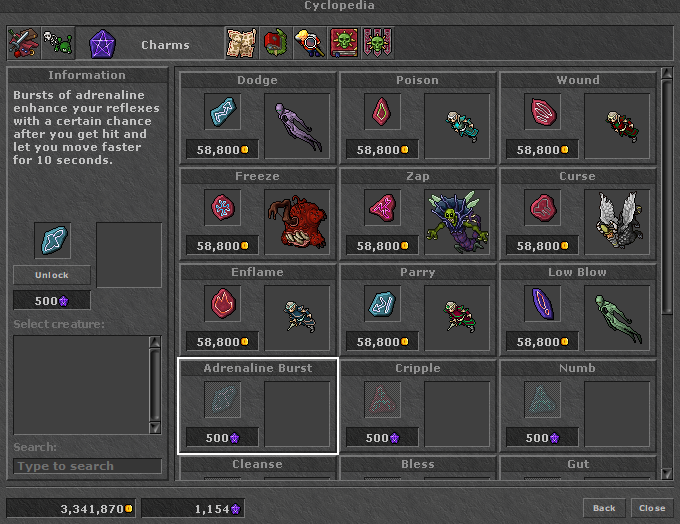The width and height of the screenshot is (680, 524).
Task: Go Back from the Cyclopedia
Action: [604, 508]
